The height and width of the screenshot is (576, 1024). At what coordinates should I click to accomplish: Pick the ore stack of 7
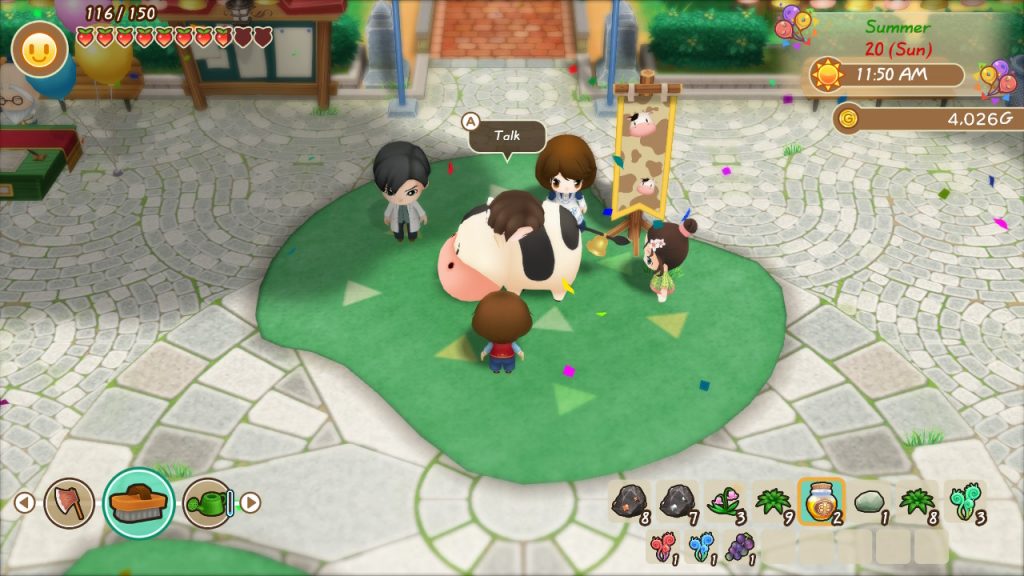678,502
